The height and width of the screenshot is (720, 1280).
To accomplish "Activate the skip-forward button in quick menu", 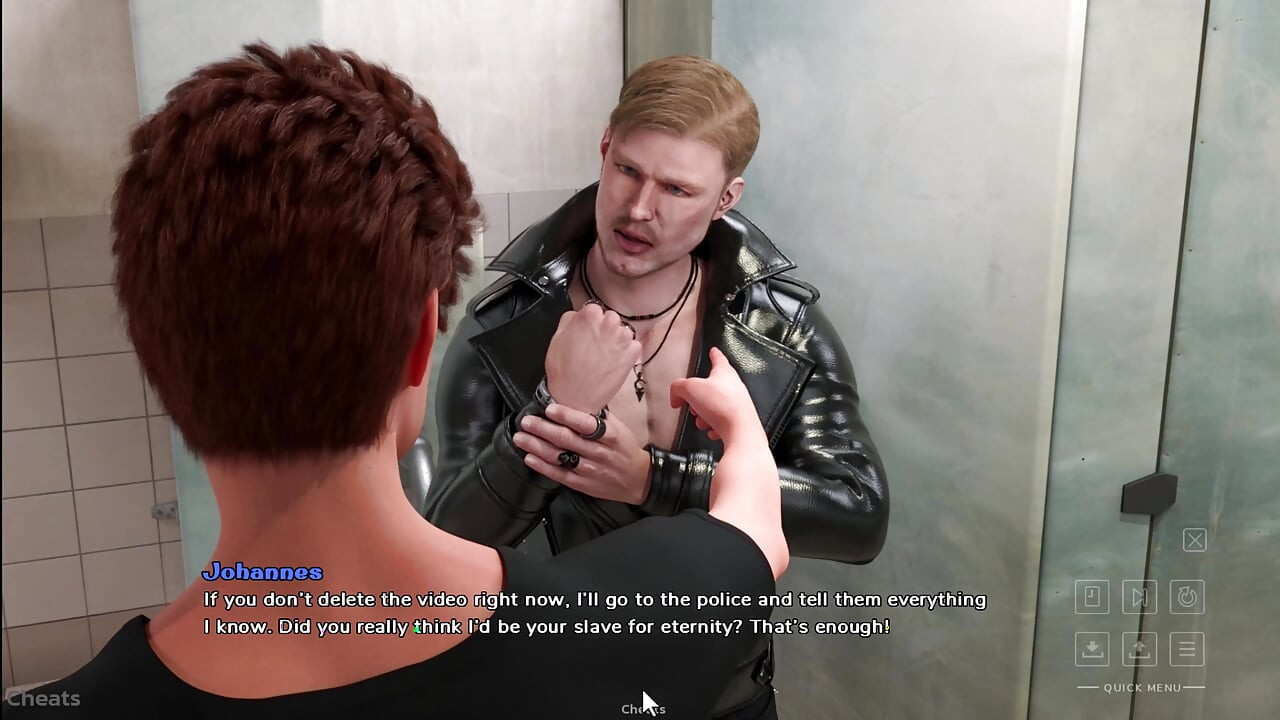I will (x=1139, y=597).
